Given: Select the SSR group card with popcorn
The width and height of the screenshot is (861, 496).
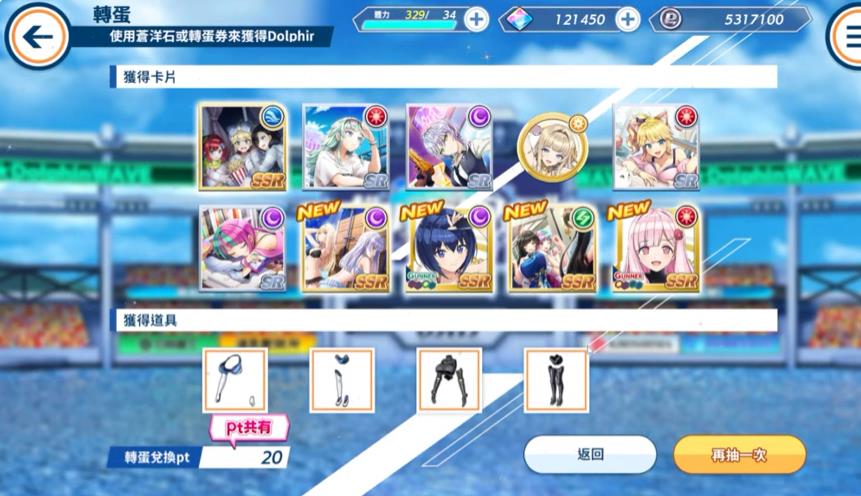Looking at the screenshot, I should (243, 147).
